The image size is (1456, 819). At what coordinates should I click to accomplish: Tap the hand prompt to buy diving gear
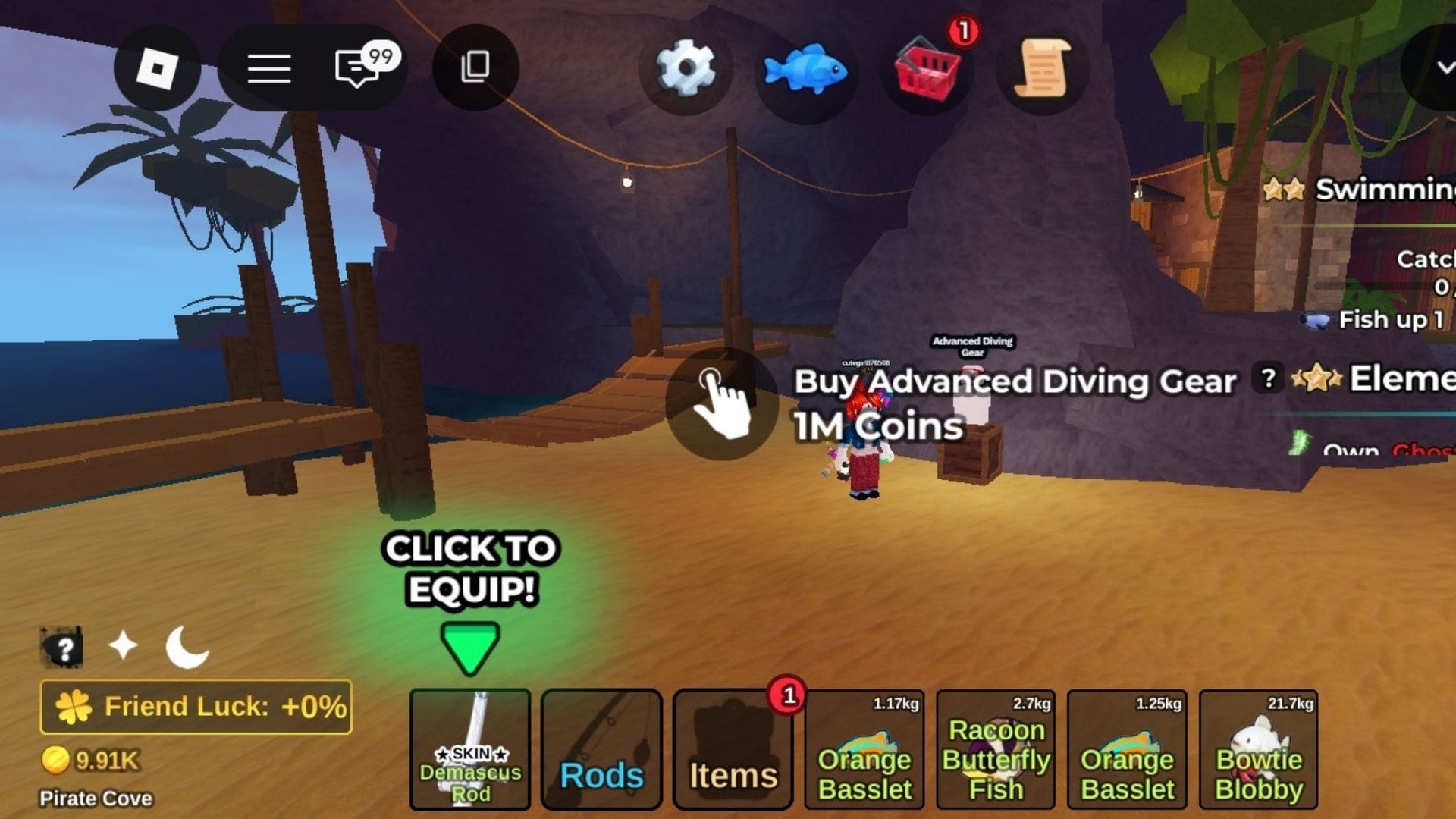coord(721,403)
